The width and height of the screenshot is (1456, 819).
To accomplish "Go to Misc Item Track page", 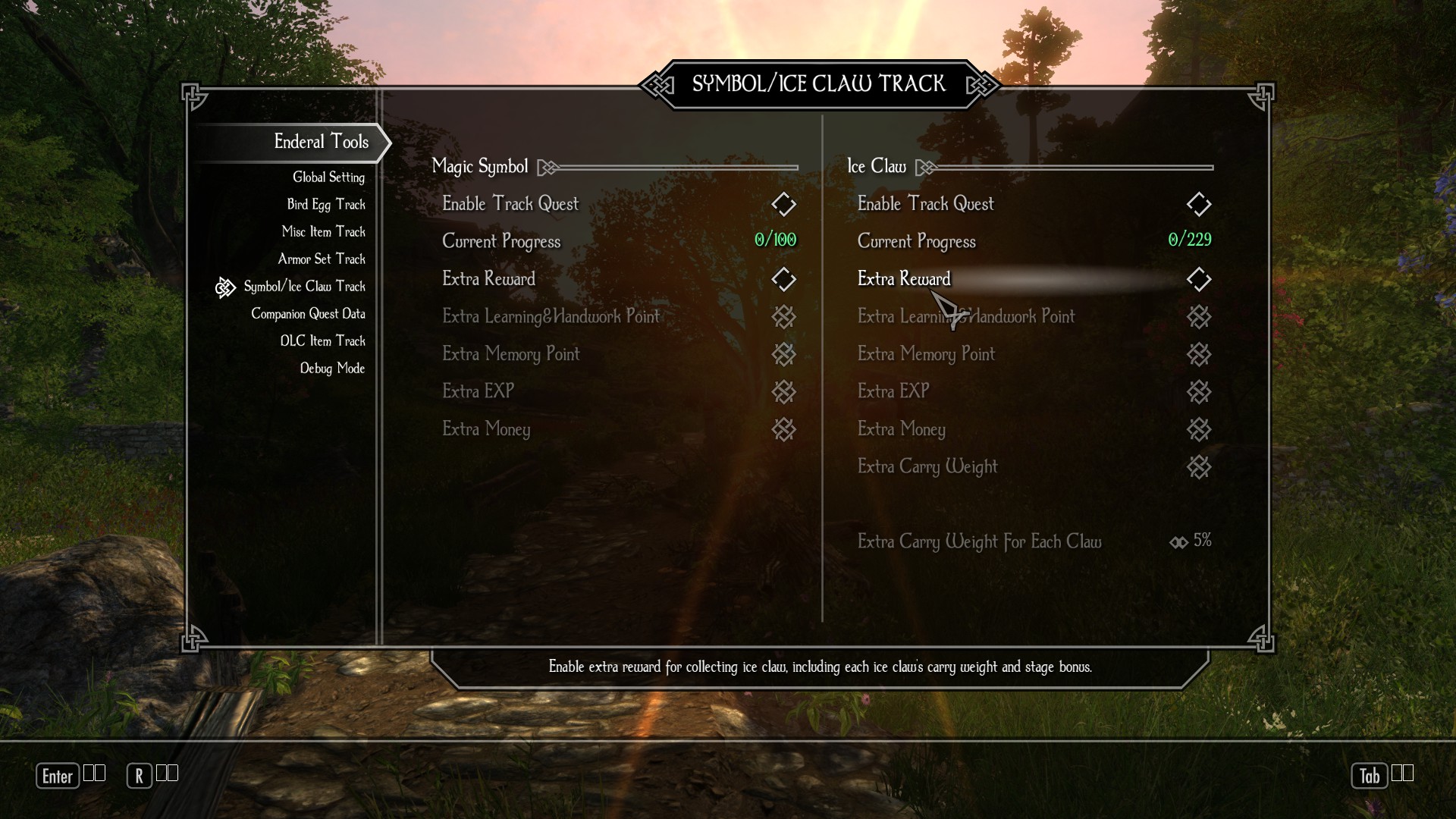I will [x=324, y=232].
